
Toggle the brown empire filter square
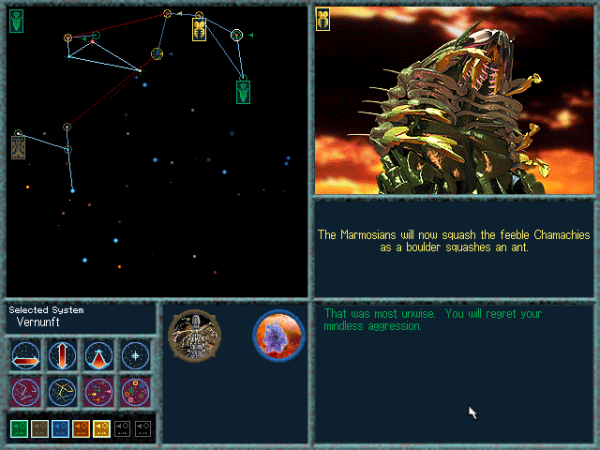40,428
